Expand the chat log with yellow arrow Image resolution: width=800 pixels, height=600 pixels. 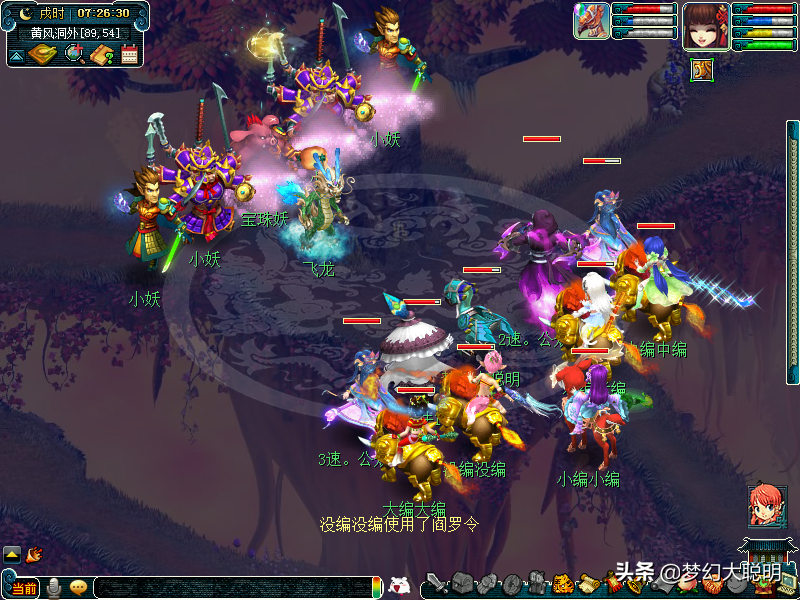[12, 553]
